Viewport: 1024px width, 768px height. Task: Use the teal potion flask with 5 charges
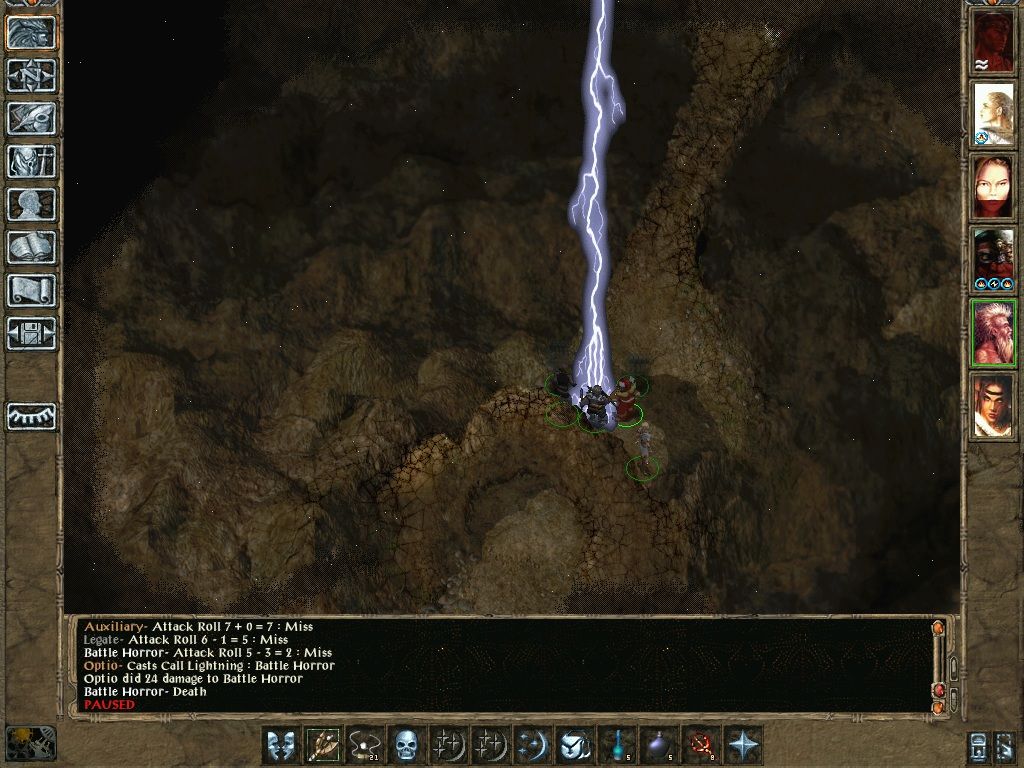[x=617, y=745]
